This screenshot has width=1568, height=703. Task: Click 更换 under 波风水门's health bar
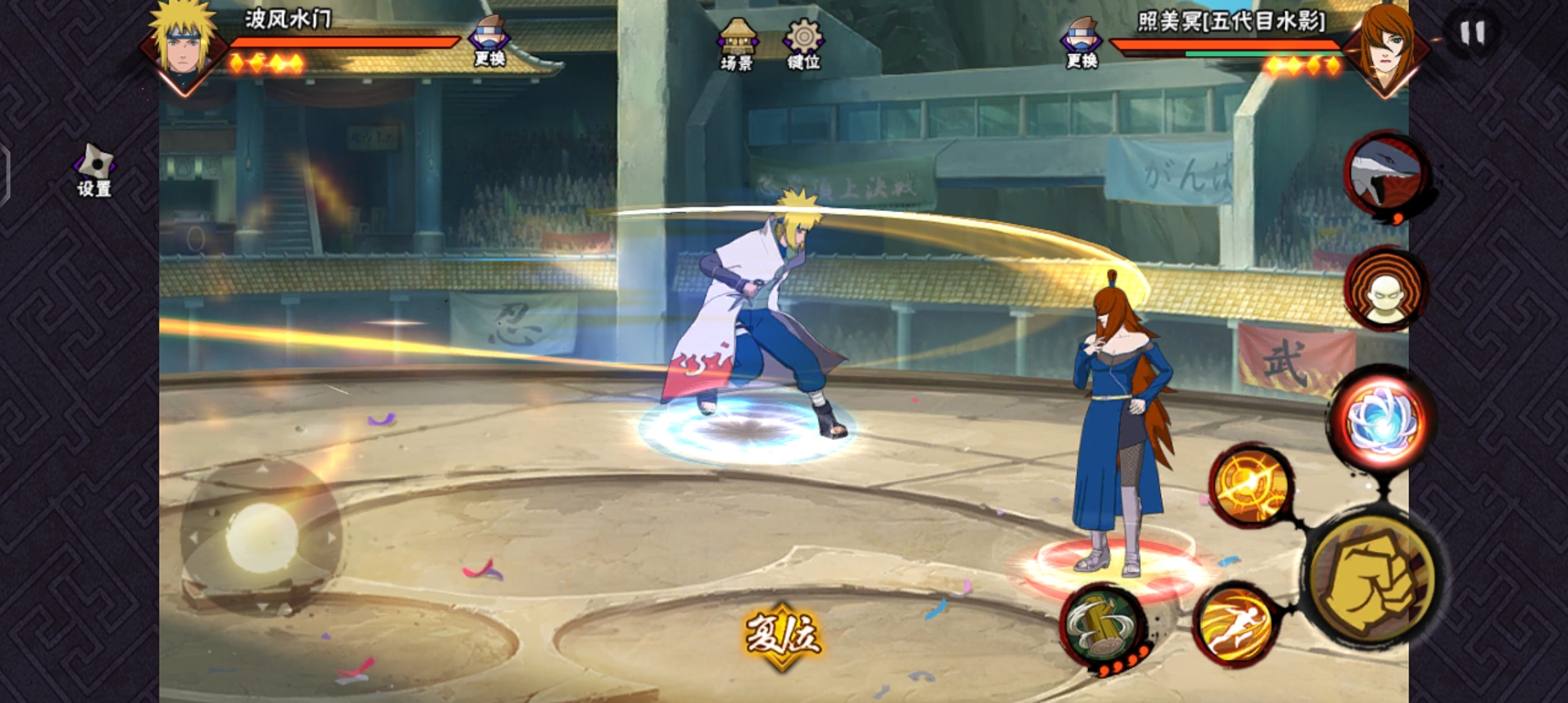[x=490, y=41]
